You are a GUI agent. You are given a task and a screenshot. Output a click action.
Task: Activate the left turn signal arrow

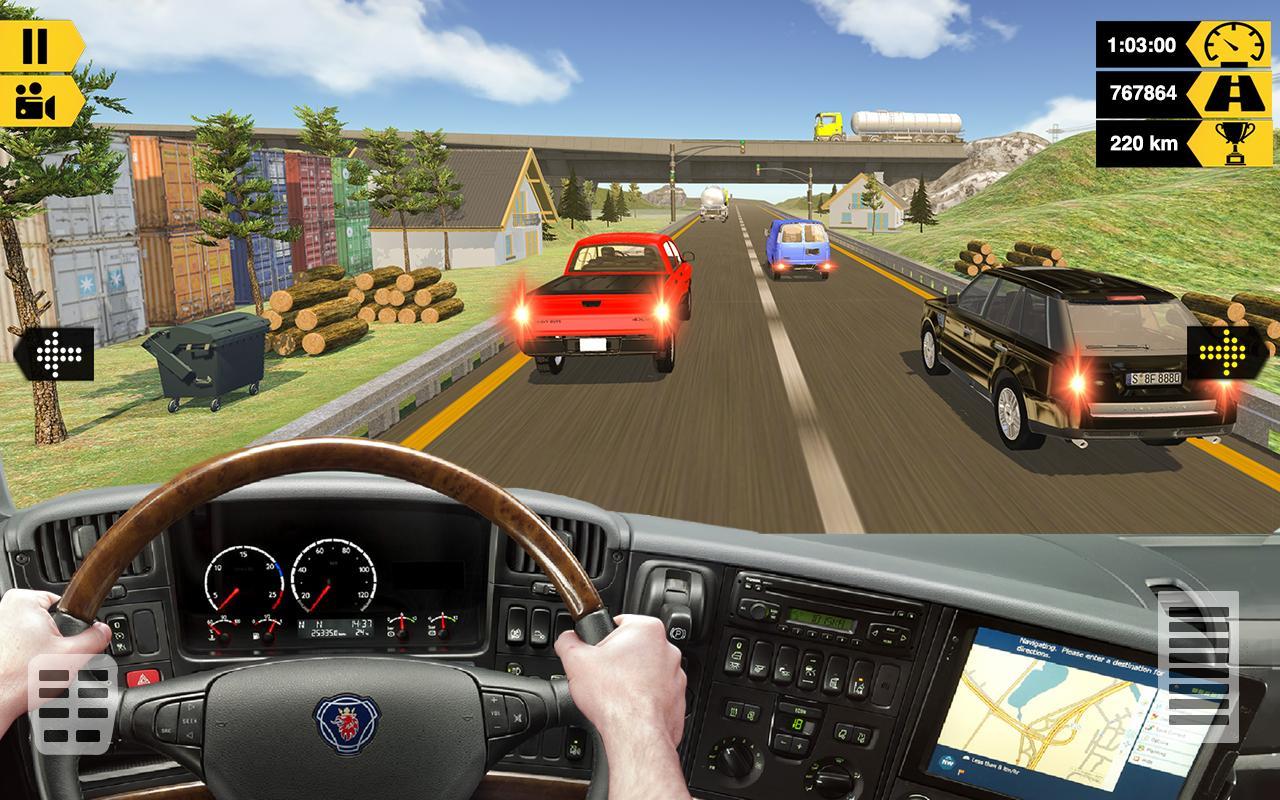57,353
